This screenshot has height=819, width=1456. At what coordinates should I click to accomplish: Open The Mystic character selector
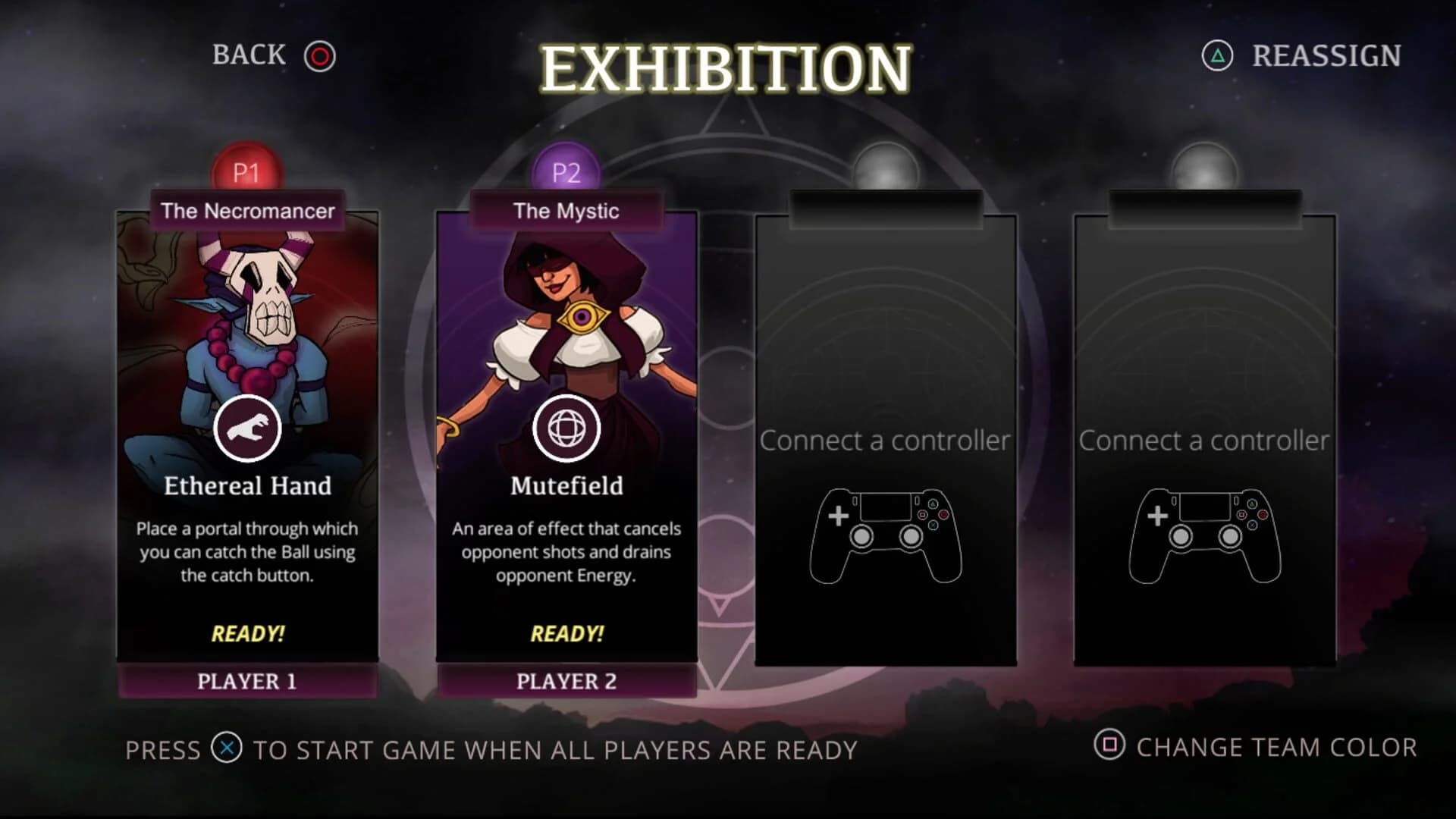coord(567,211)
